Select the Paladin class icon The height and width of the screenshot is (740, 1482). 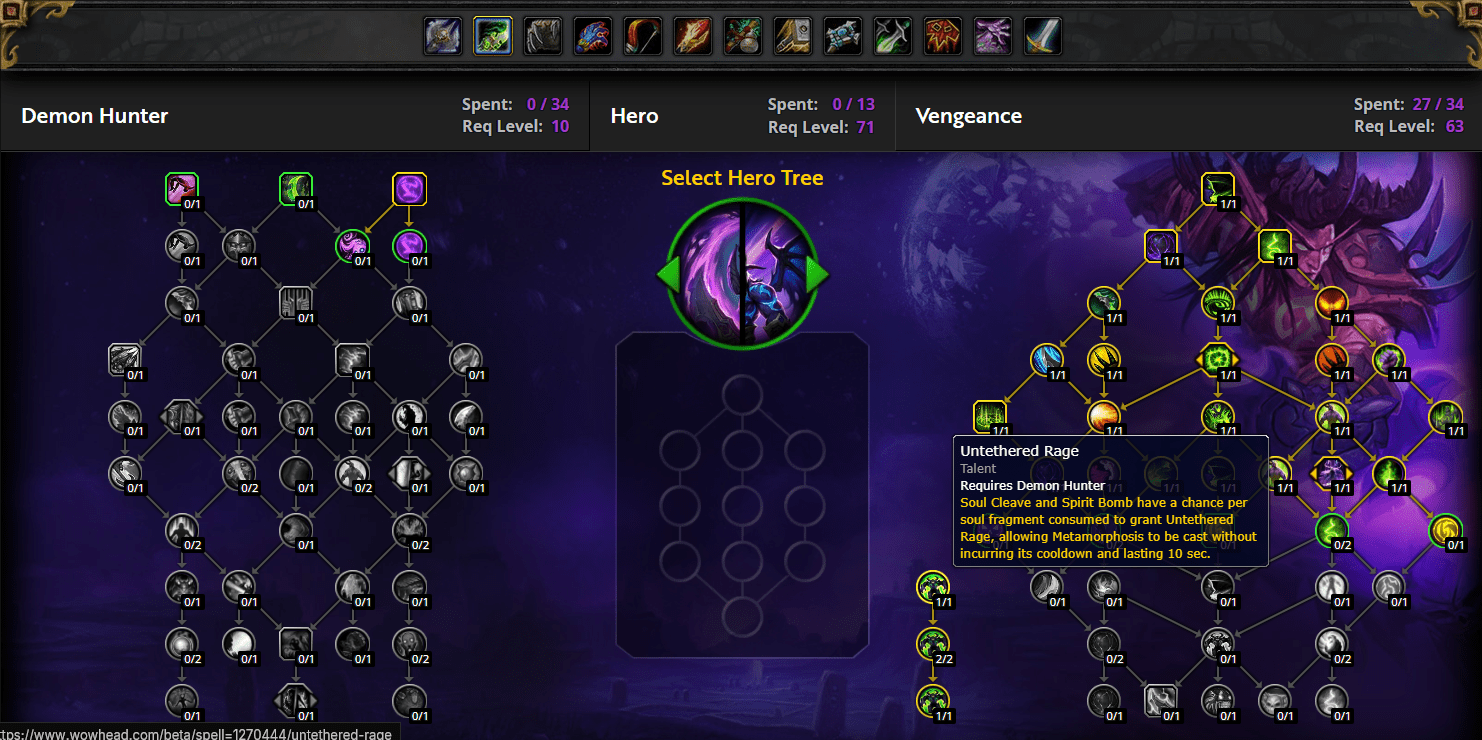click(792, 35)
